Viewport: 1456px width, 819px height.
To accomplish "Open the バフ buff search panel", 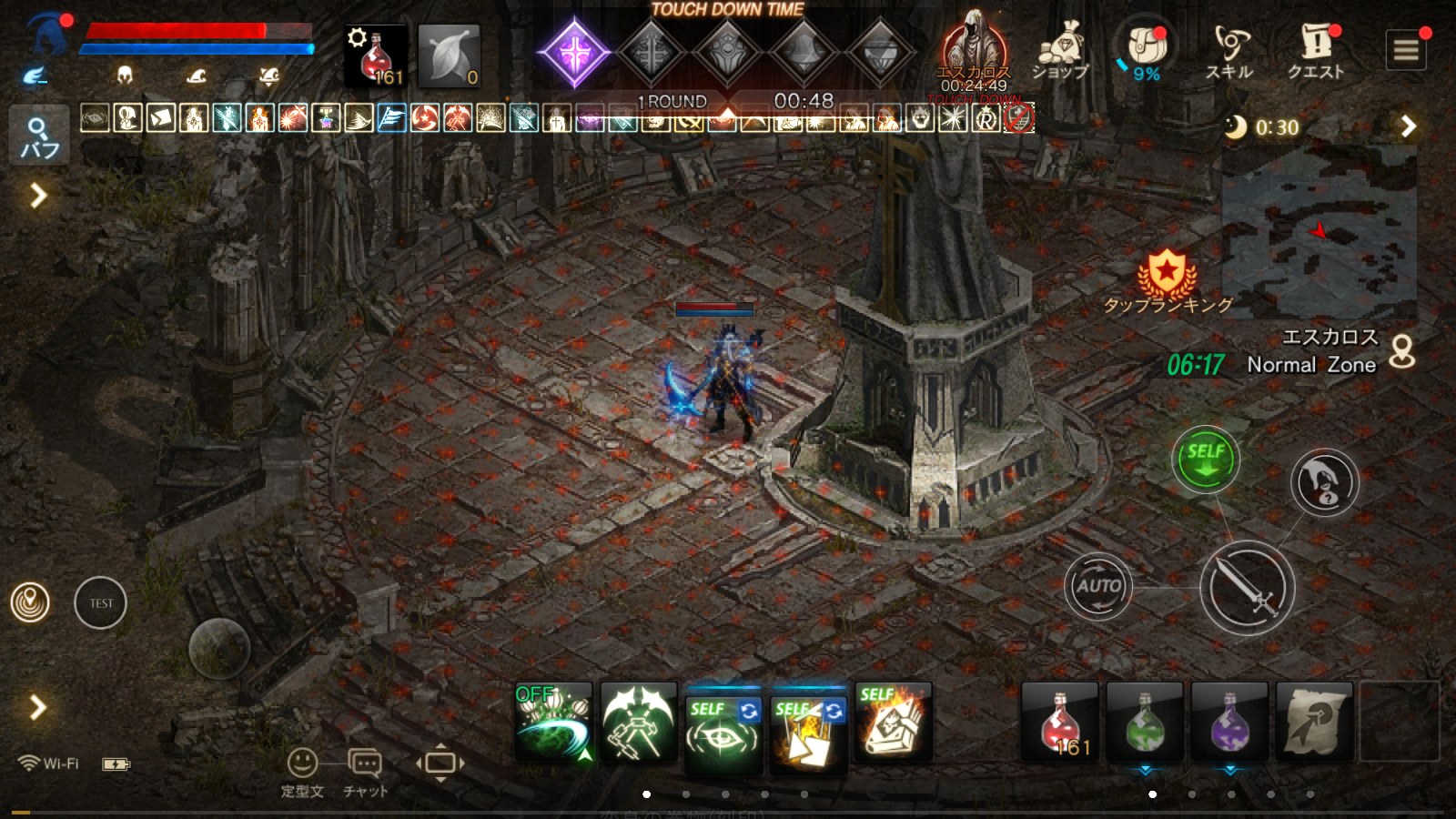I will [x=39, y=136].
